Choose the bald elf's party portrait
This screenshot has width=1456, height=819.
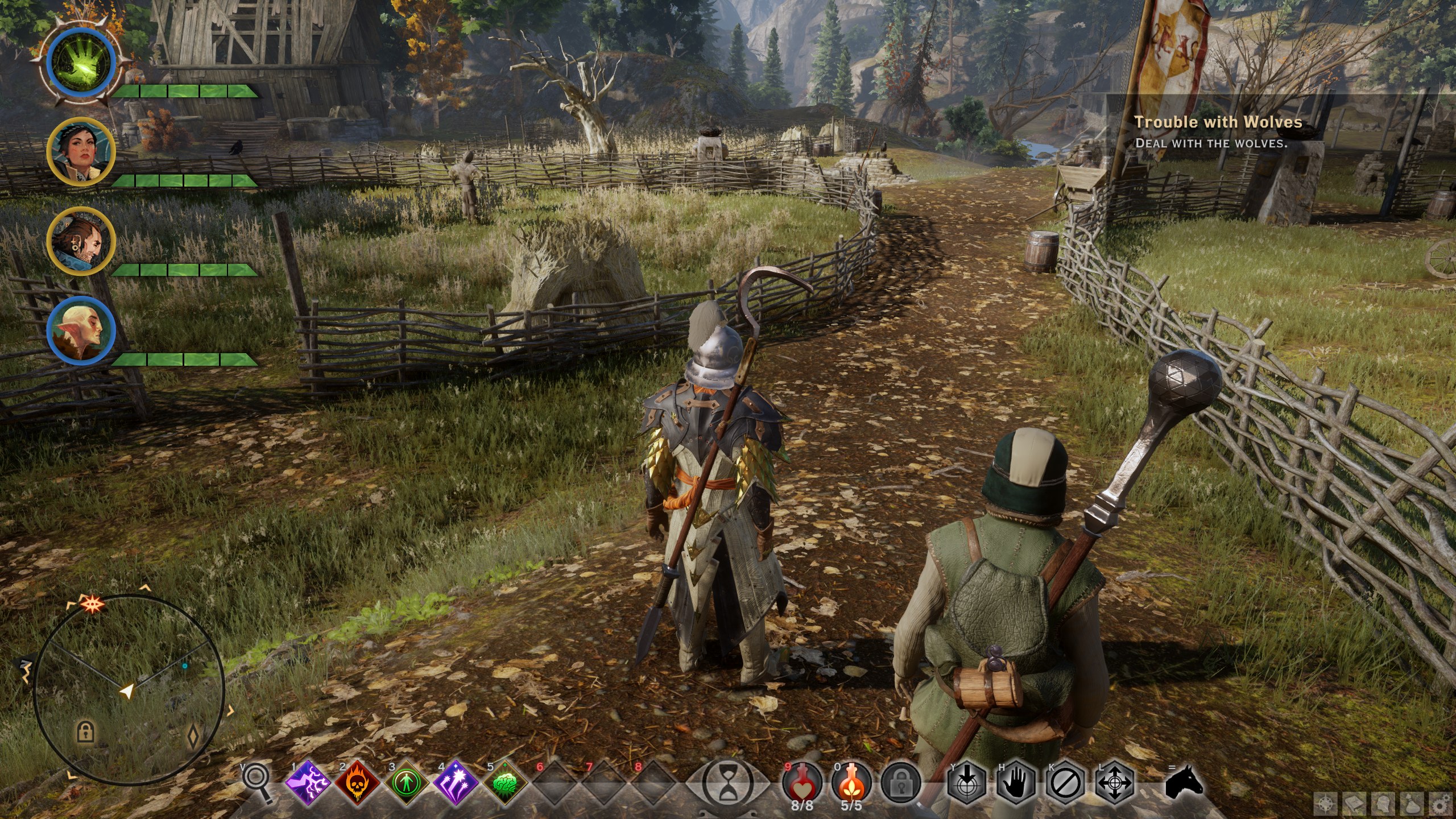click(x=81, y=330)
